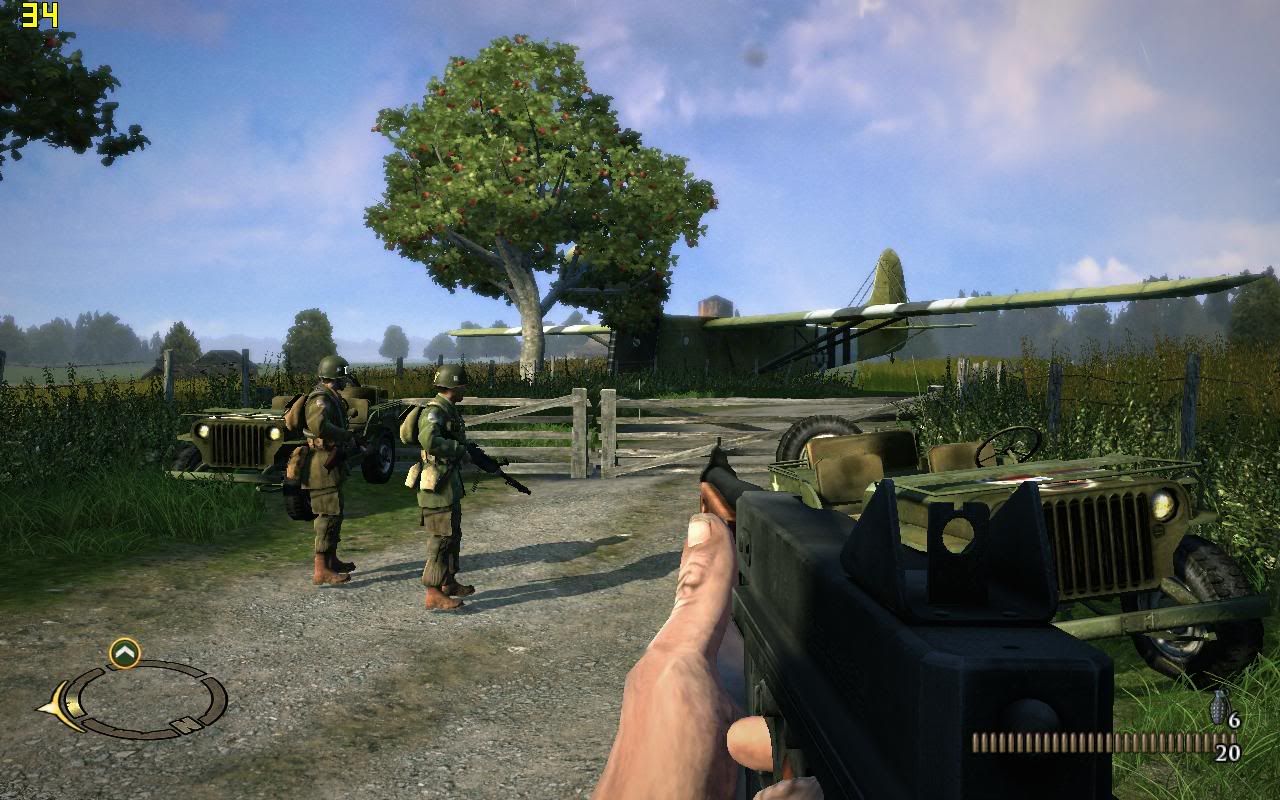This screenshot has height=800, width=1280.
Task: Select the squad chevron marker above the compass
Action: [x=125, y=653]
